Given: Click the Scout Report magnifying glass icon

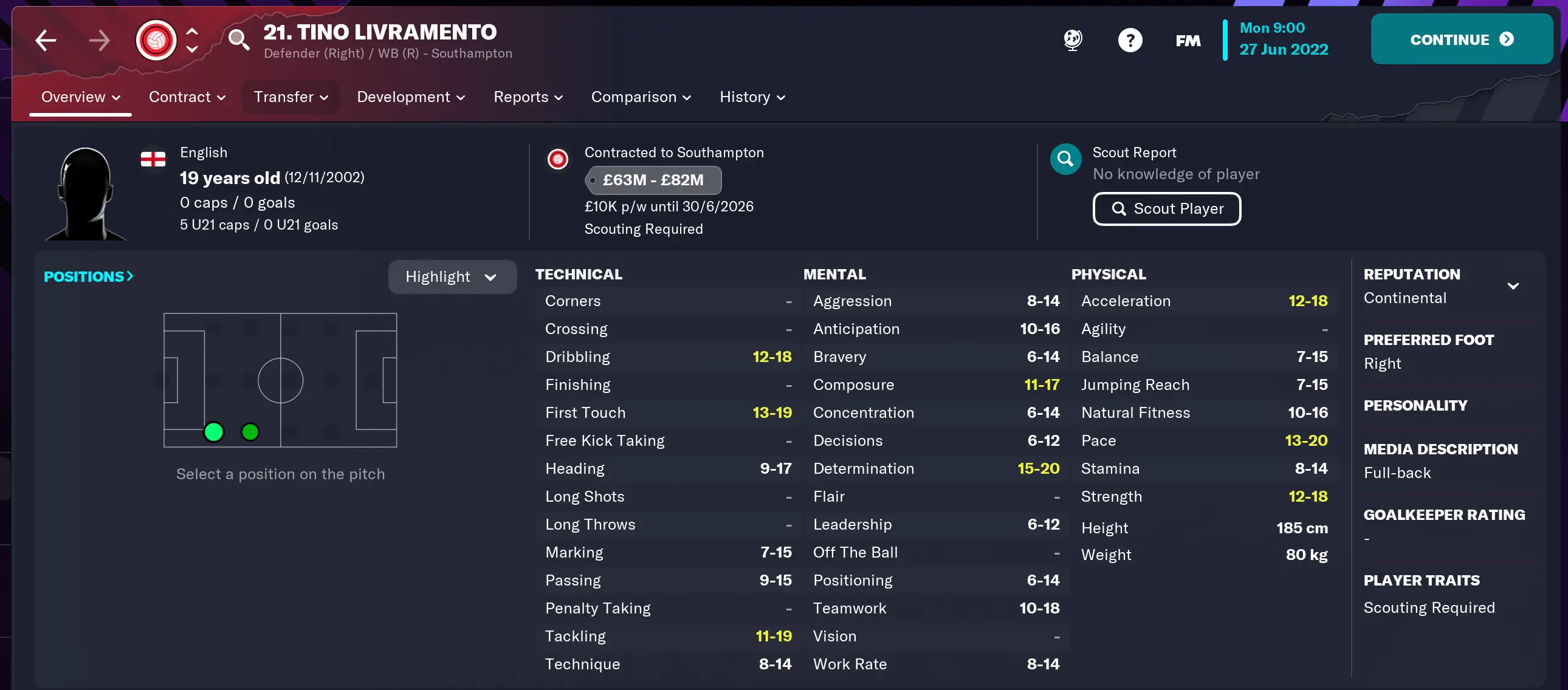Looking at the screenshot, I should [1065, 159].
